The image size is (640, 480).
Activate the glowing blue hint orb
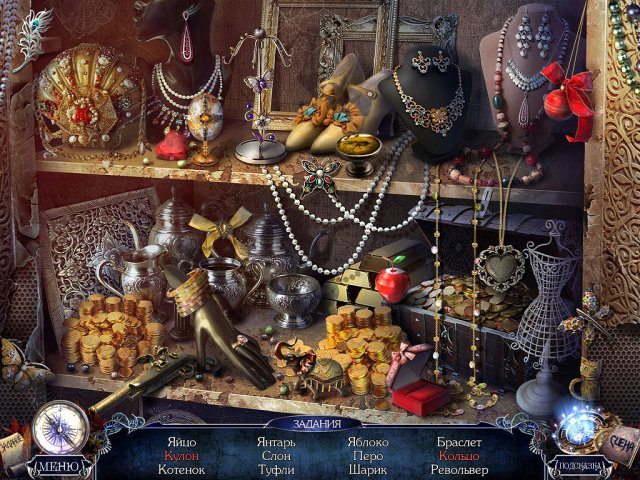coord(581,424)
